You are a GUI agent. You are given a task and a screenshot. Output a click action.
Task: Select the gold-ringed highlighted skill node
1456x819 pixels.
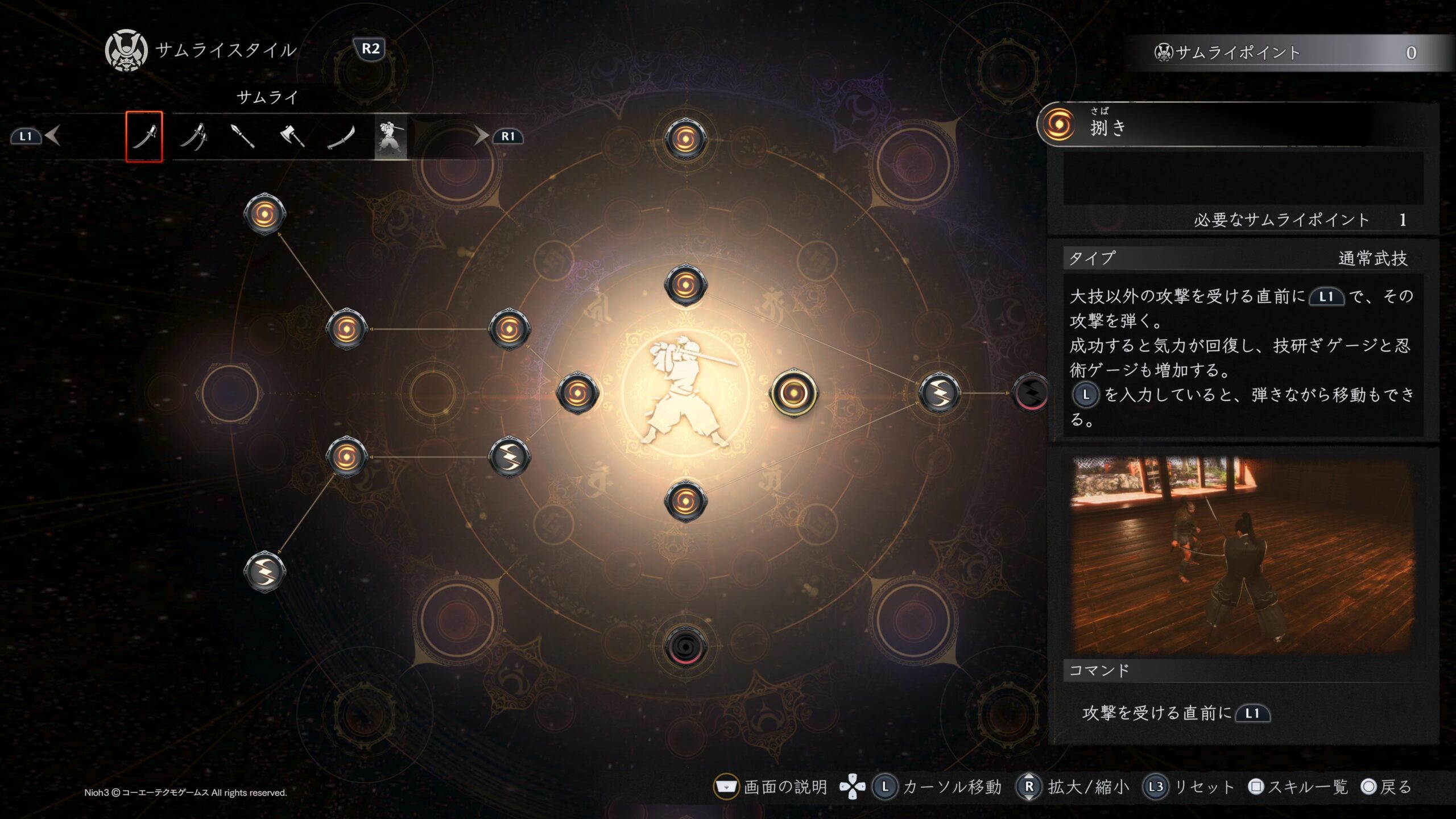click(793, 392)
